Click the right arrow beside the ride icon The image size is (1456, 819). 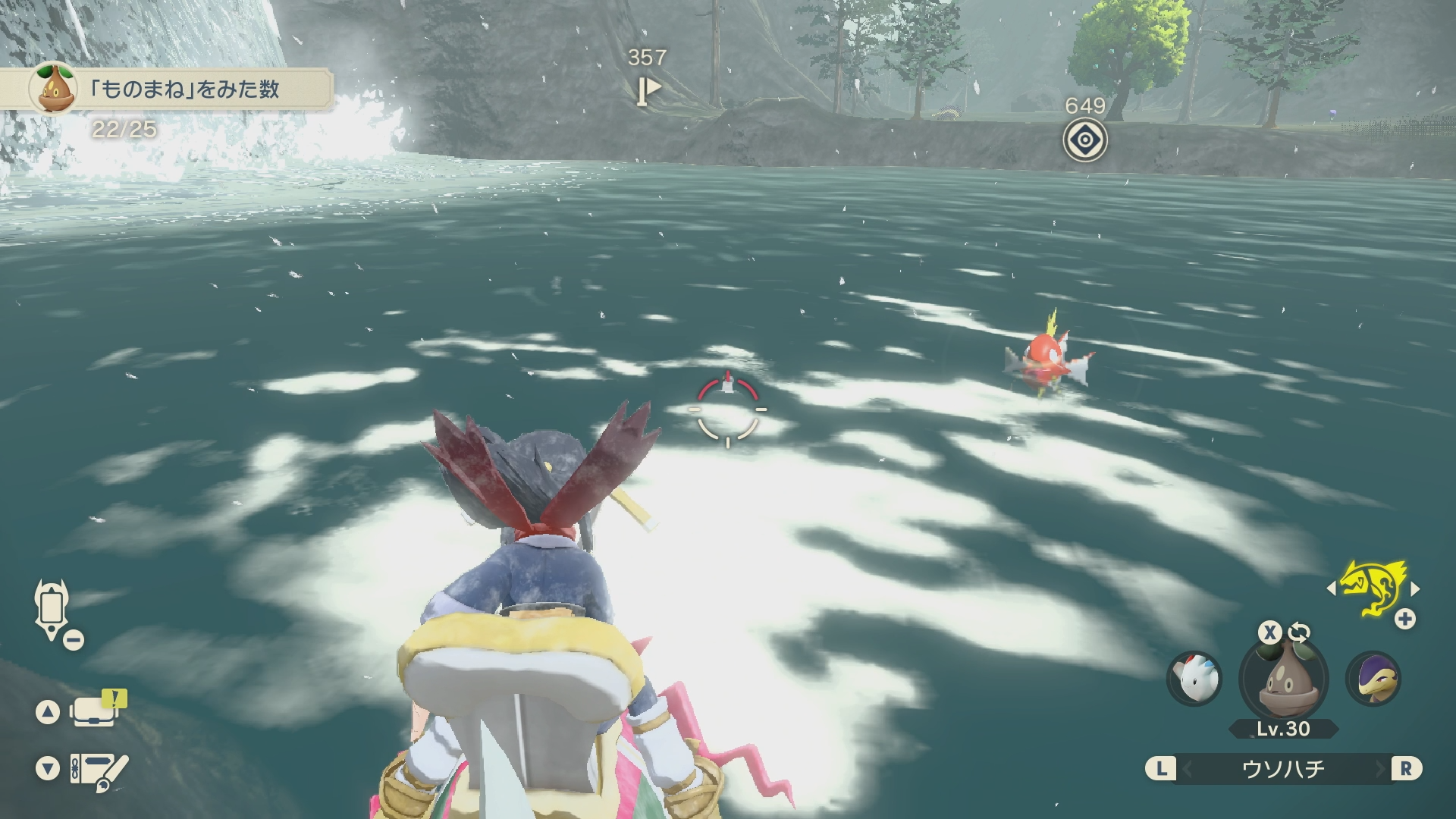click(x=1415, y=588)
